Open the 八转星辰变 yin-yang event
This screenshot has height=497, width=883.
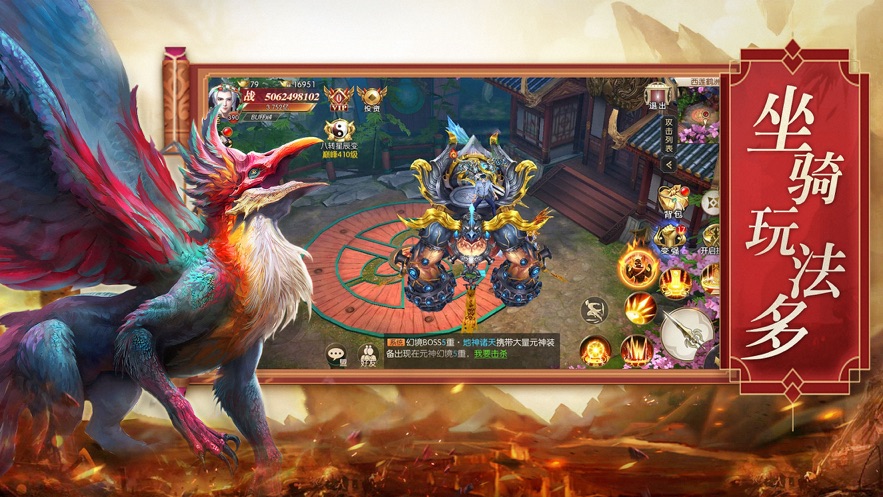pyautogui.click(x=337, y=131)
